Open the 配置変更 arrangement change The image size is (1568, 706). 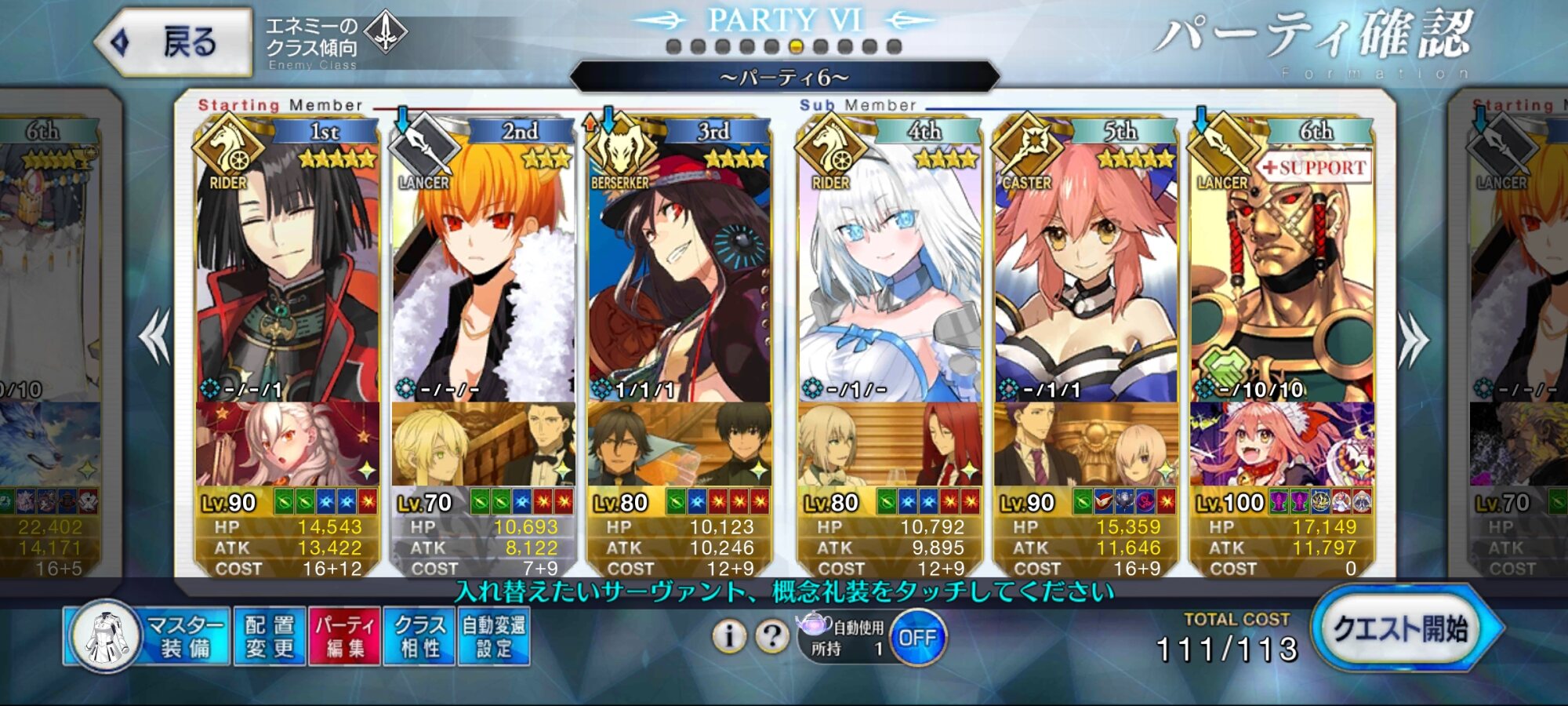269,636
